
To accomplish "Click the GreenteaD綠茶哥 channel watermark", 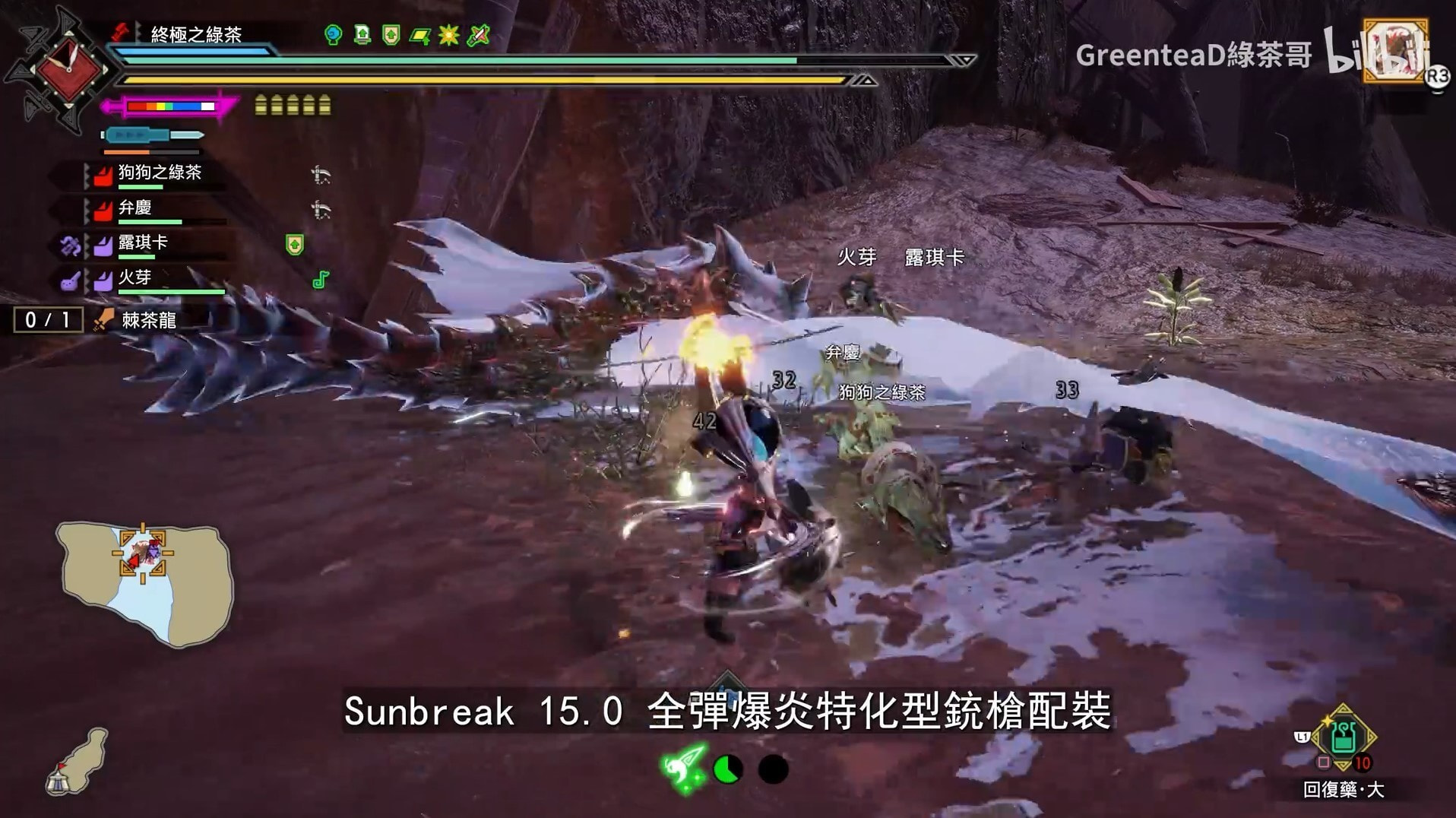I will pyautogui.click(x=1193, y=55).
